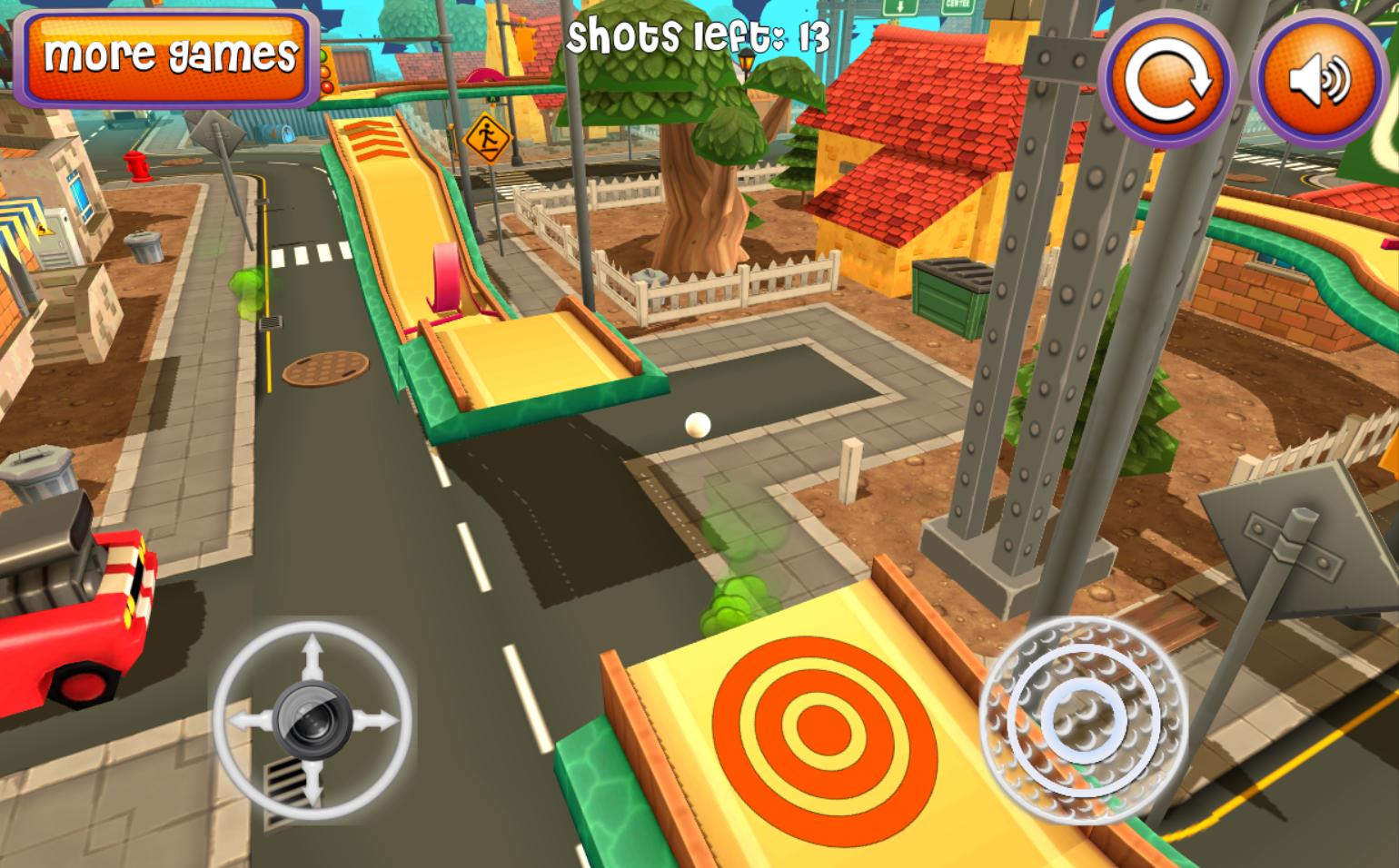
Task: Select the white golf ball on the course
Action: [698, 423]
